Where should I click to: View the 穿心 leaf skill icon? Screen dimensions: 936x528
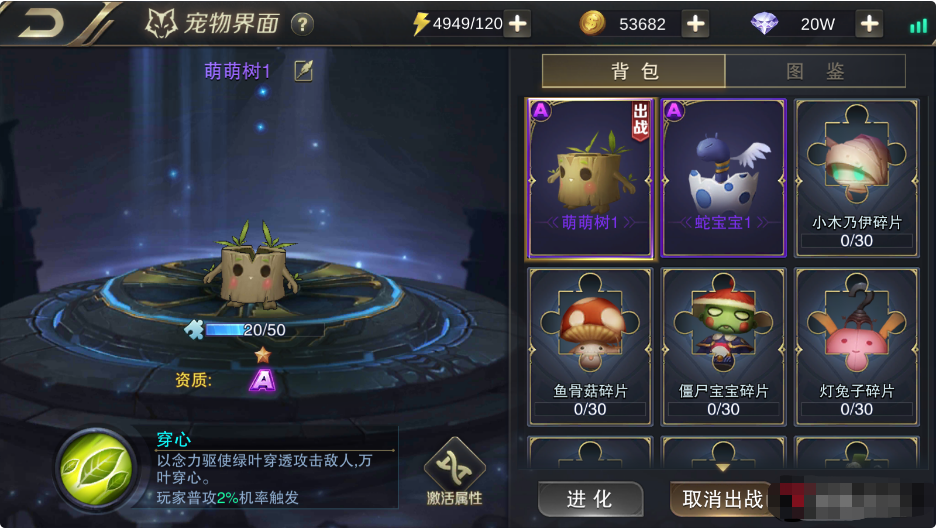pos(95,466)
